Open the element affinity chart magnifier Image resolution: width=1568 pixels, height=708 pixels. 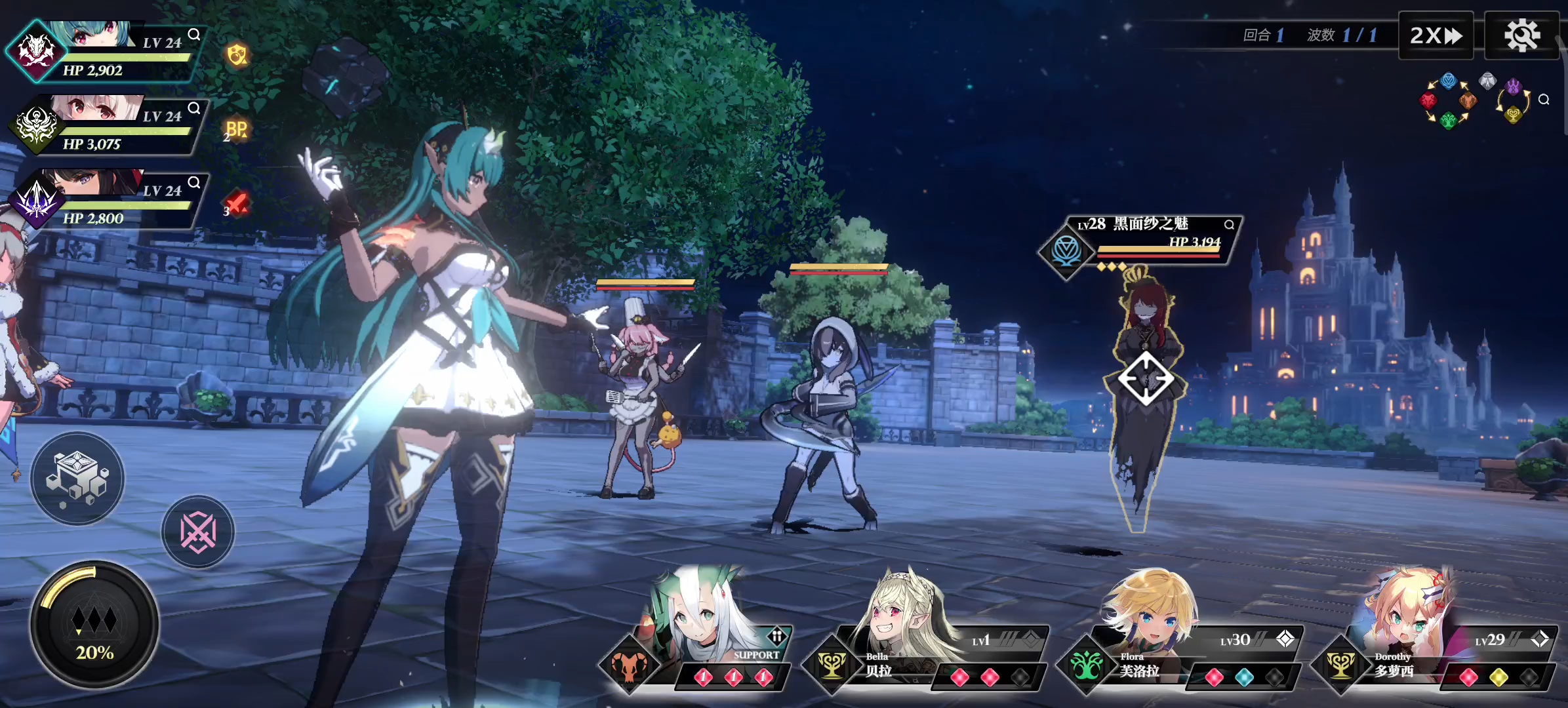tap(1544, 100)
